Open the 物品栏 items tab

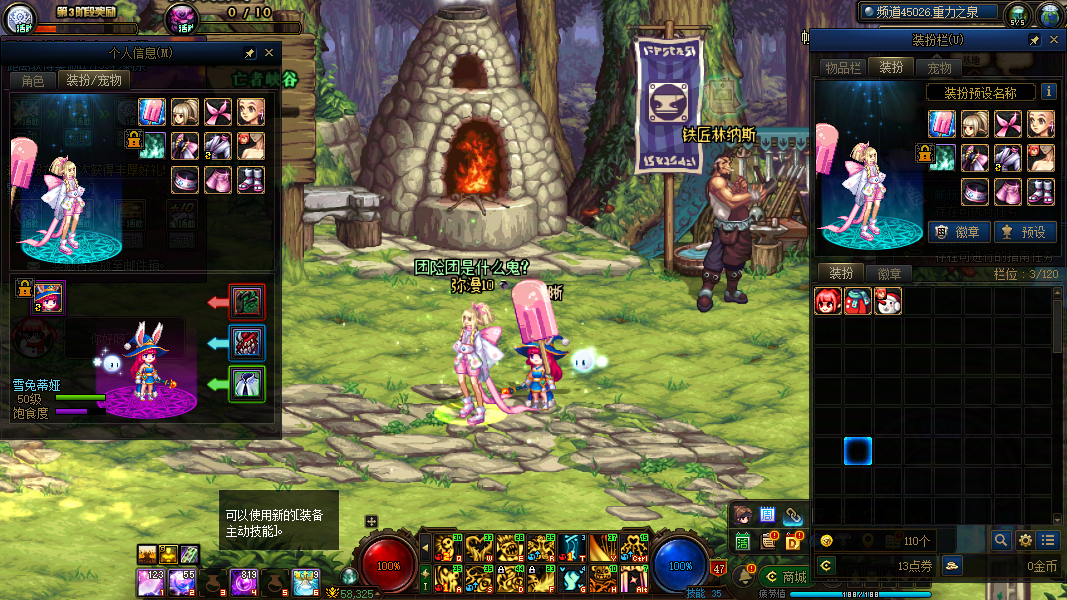[842, 67]
